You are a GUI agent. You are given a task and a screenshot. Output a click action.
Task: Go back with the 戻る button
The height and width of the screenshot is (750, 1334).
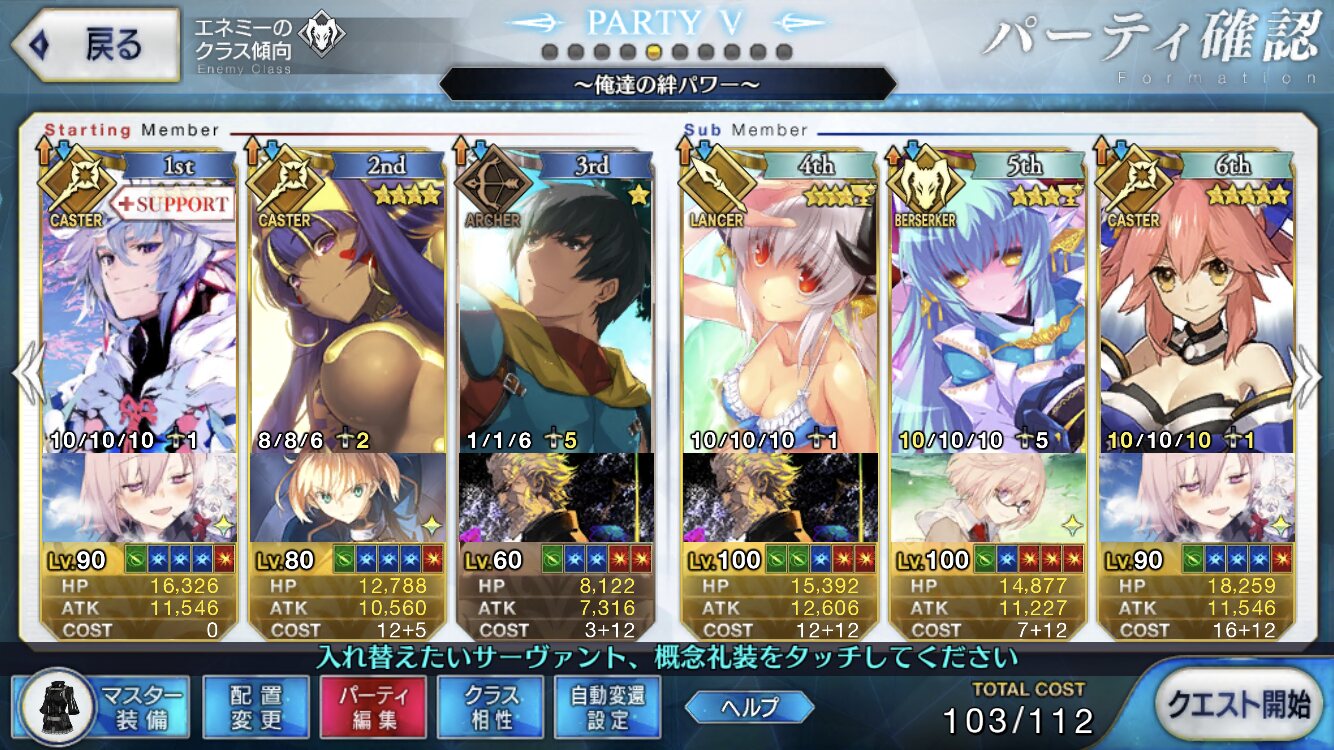click(95, 46)
